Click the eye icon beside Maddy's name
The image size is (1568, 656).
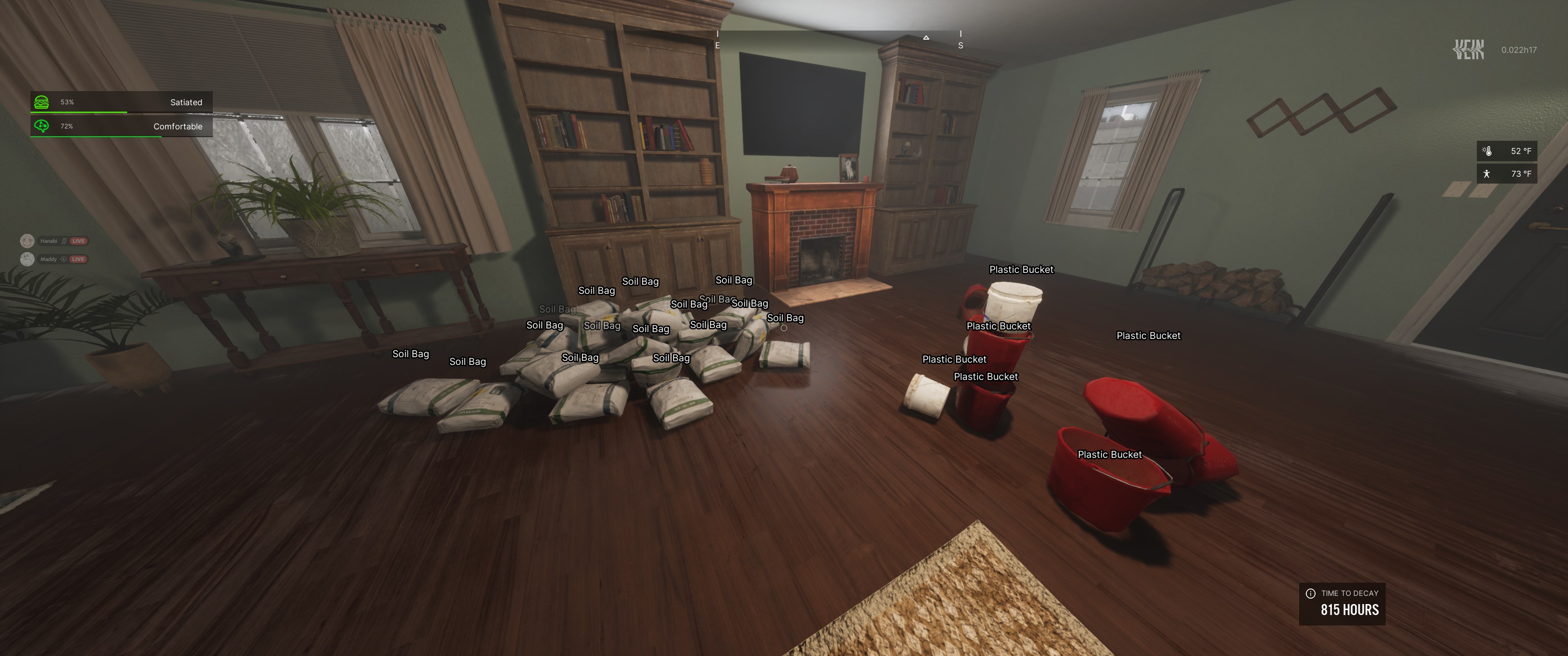point(63,259)
